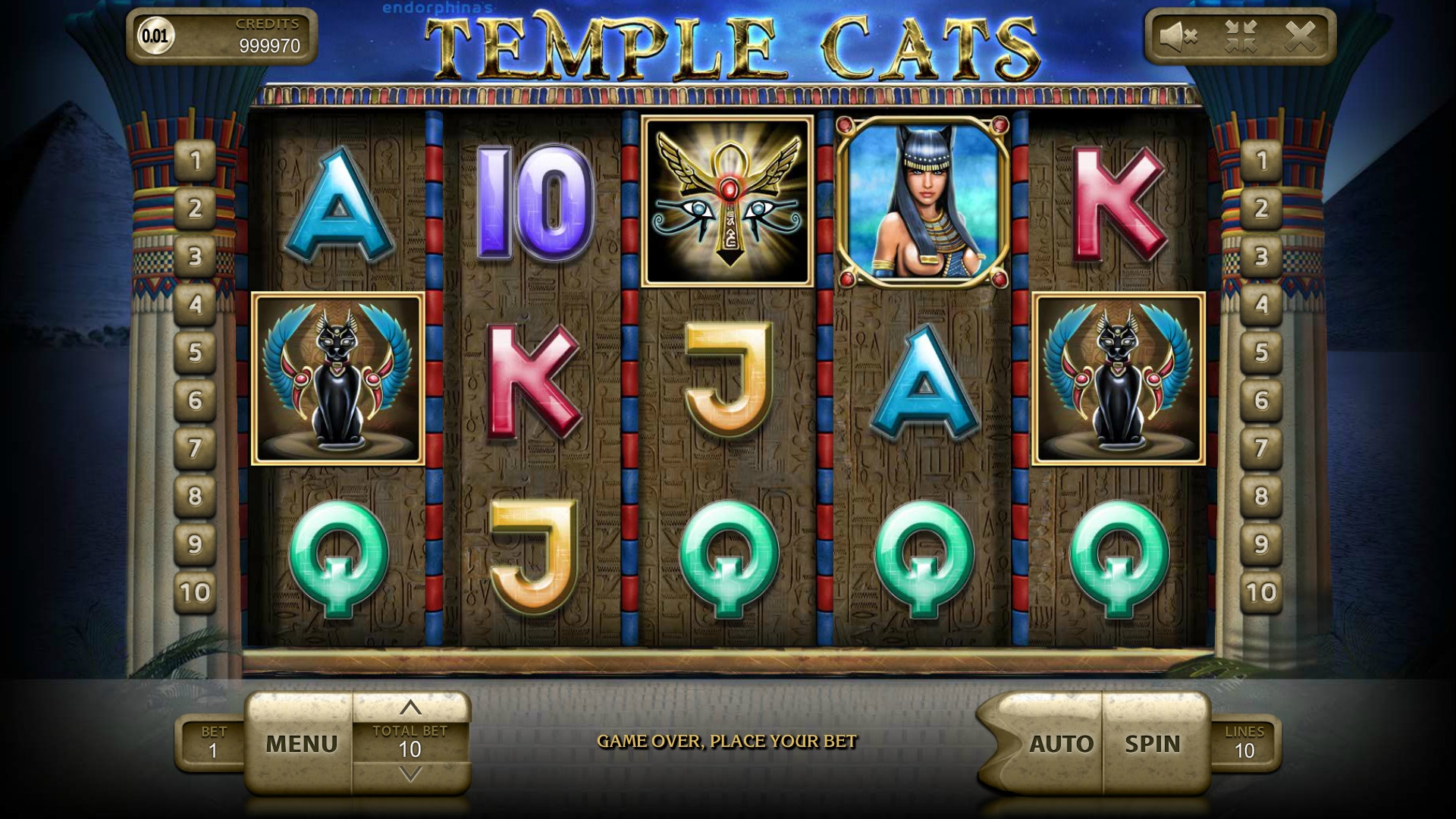
Task: Change the number of Lines
Action: tap(1244, 743)
